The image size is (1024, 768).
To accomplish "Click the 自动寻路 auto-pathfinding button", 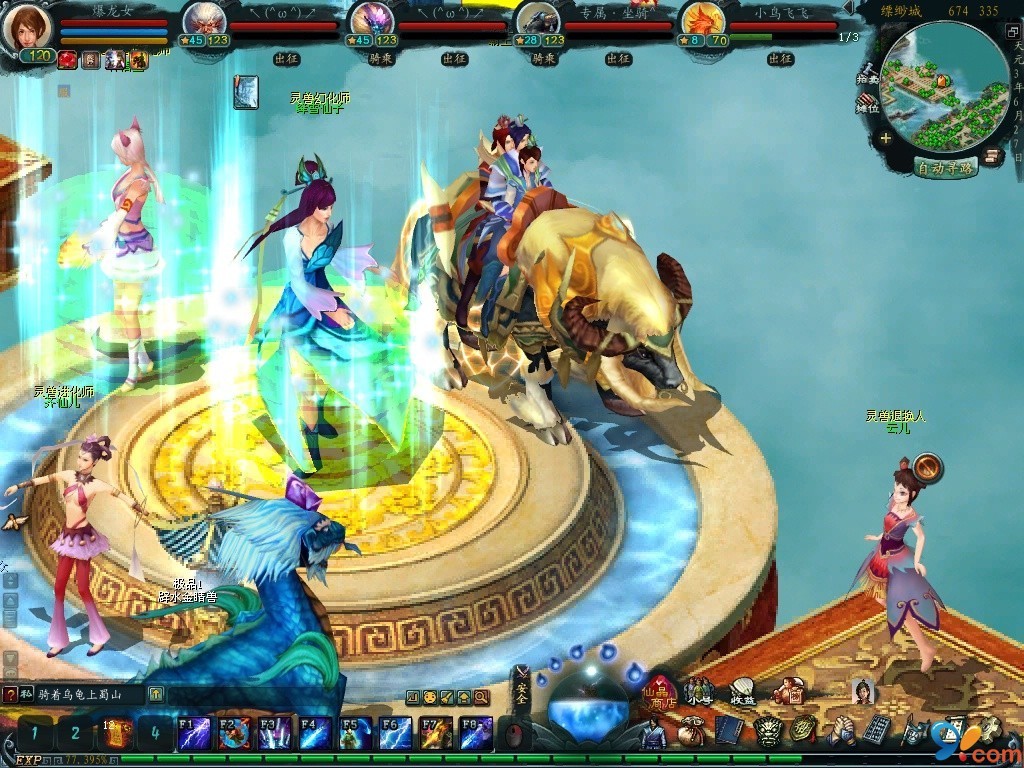I will [x=945, y=167].
